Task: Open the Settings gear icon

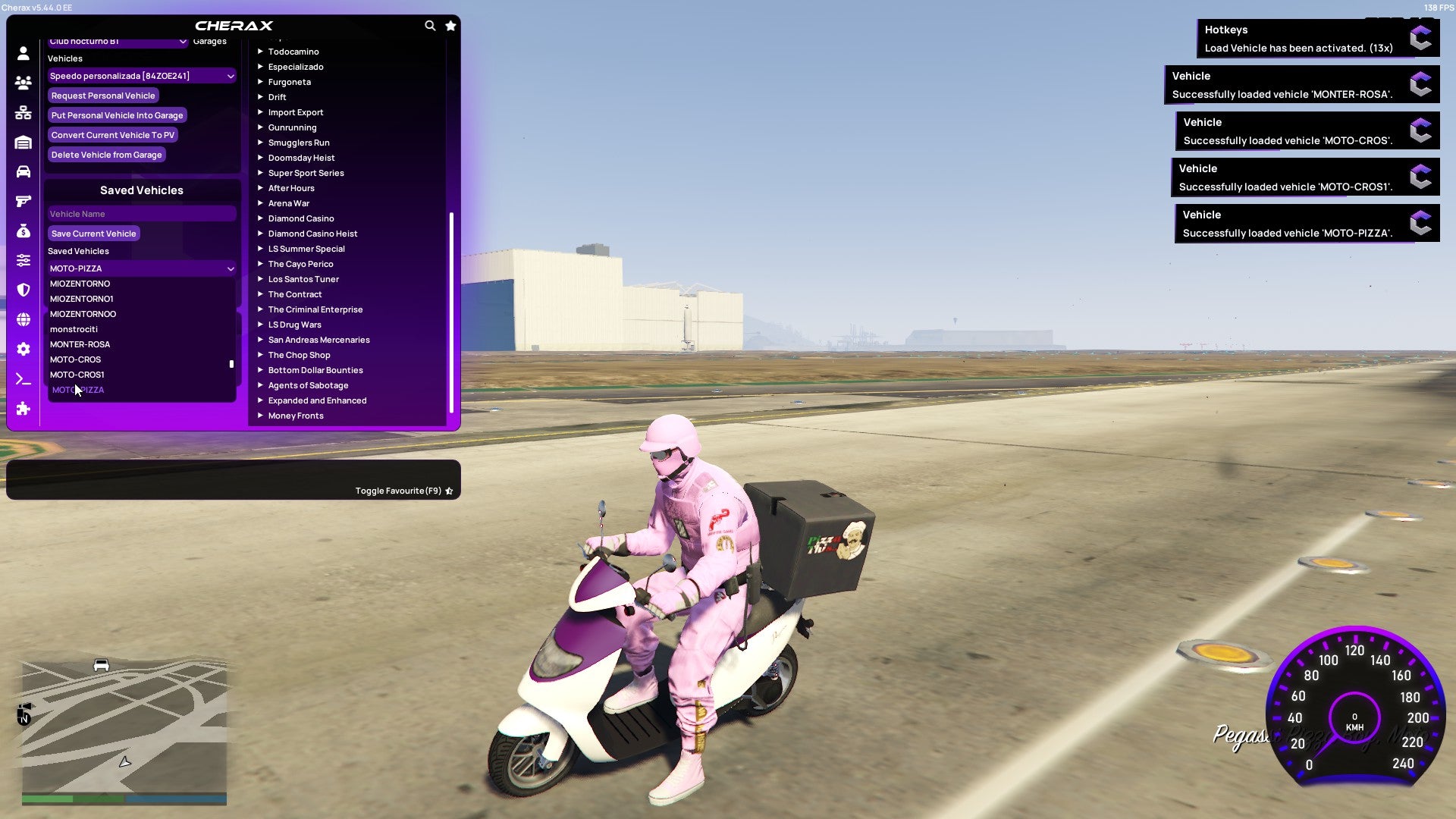Action: point(23,349)
